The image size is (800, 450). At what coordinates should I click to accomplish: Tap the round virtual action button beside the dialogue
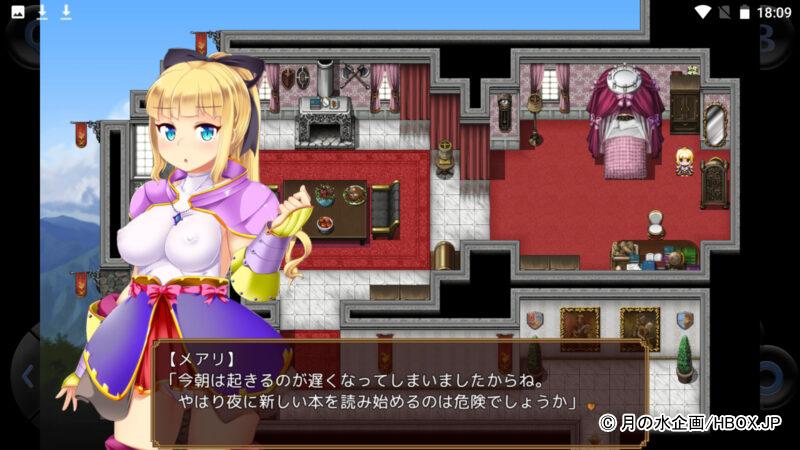point(775,377)
